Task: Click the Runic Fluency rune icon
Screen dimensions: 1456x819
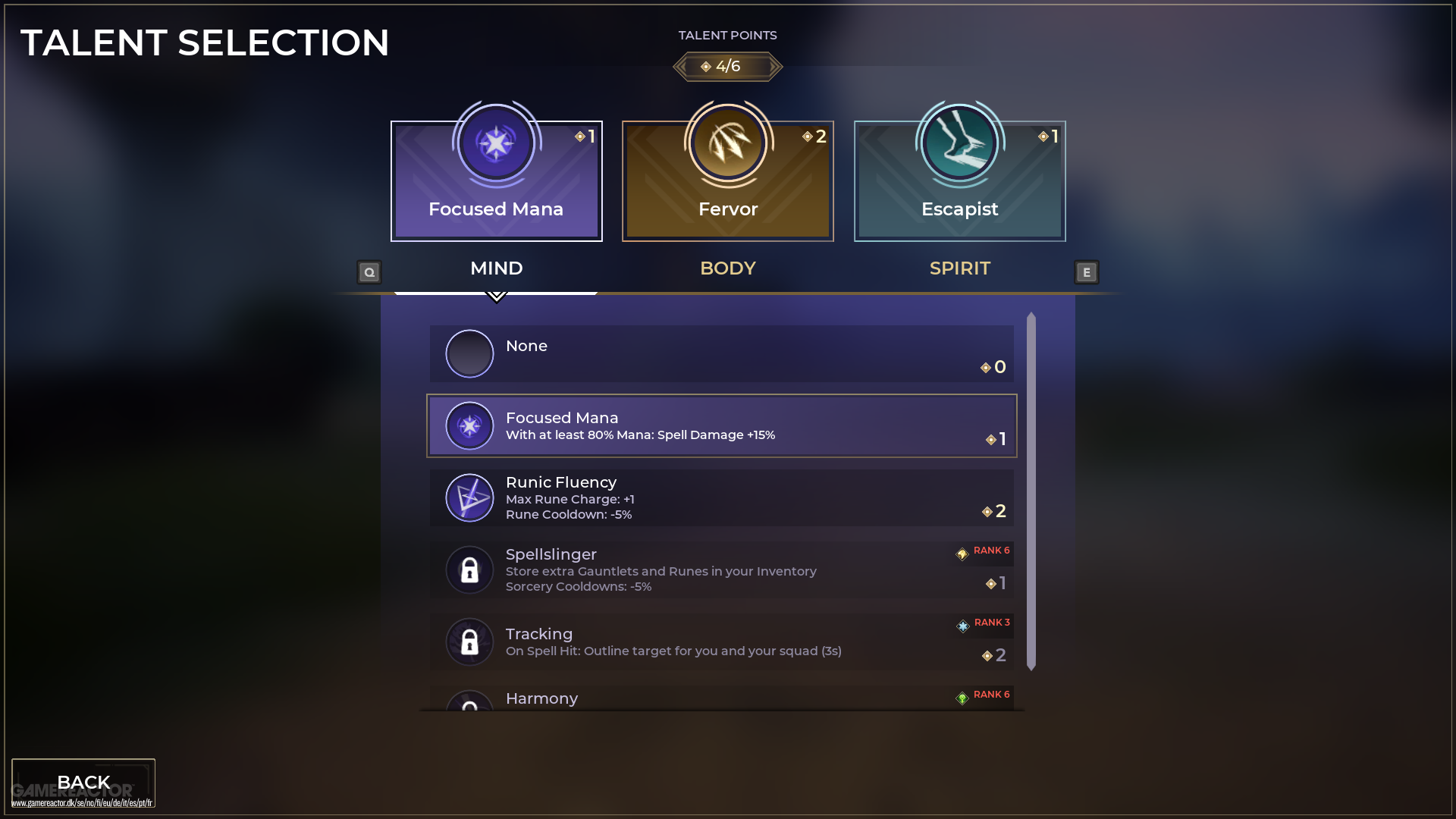Action: coord(469,497)
